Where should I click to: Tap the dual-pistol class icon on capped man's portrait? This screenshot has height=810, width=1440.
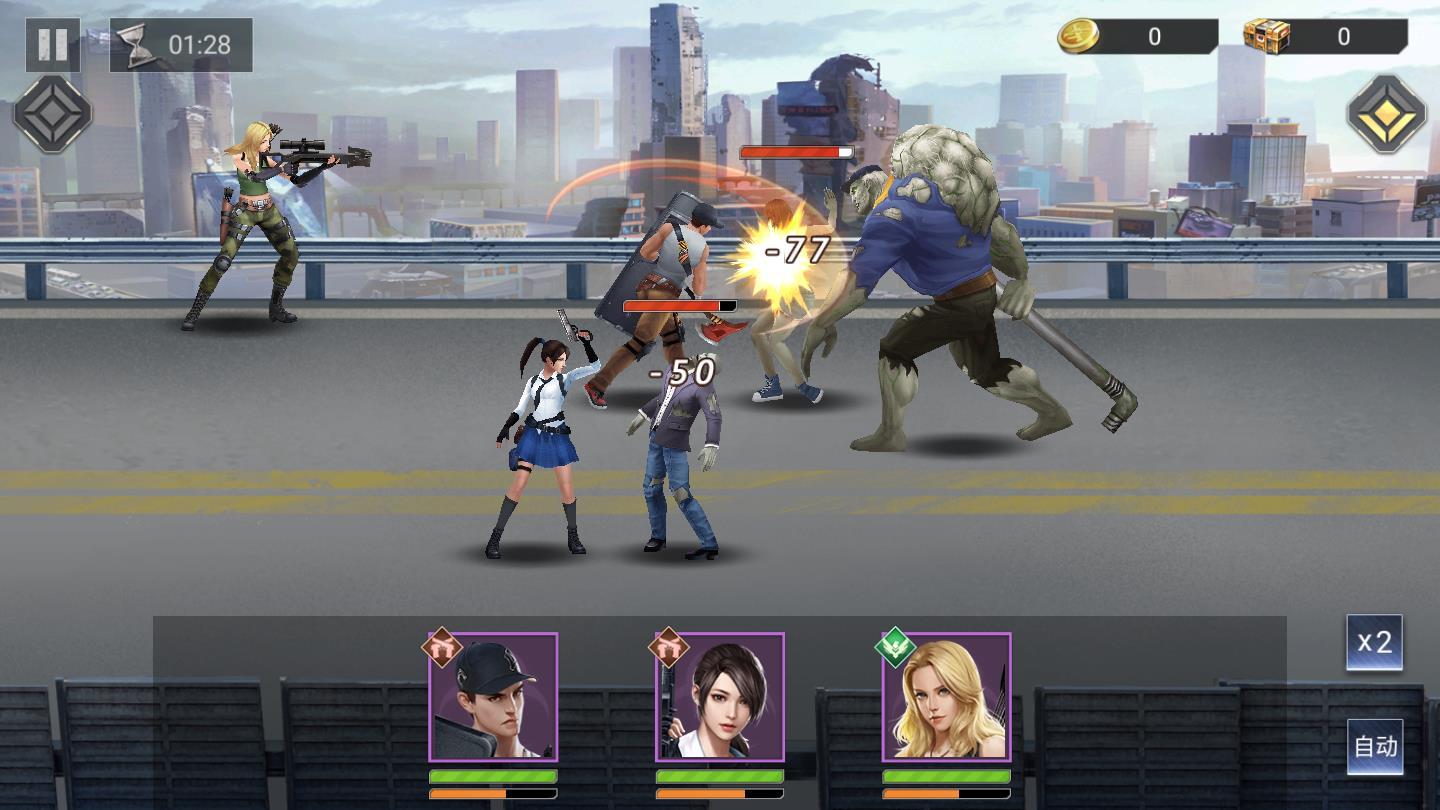click(x=440, y=648)
